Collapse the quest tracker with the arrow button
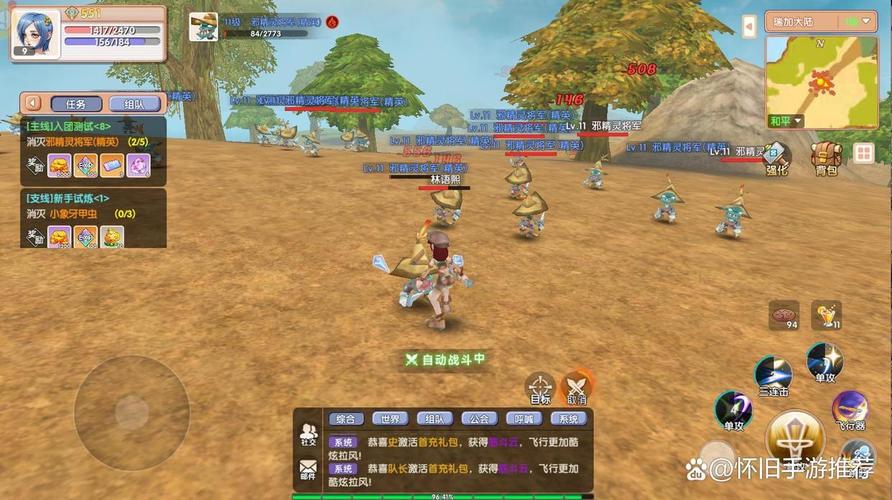 [33, 103]
